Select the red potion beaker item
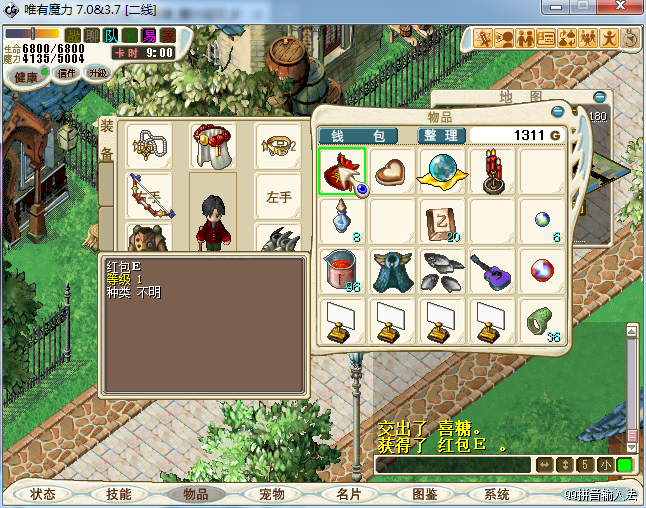This screenshot has width=646, height=508. click(341, 271)
